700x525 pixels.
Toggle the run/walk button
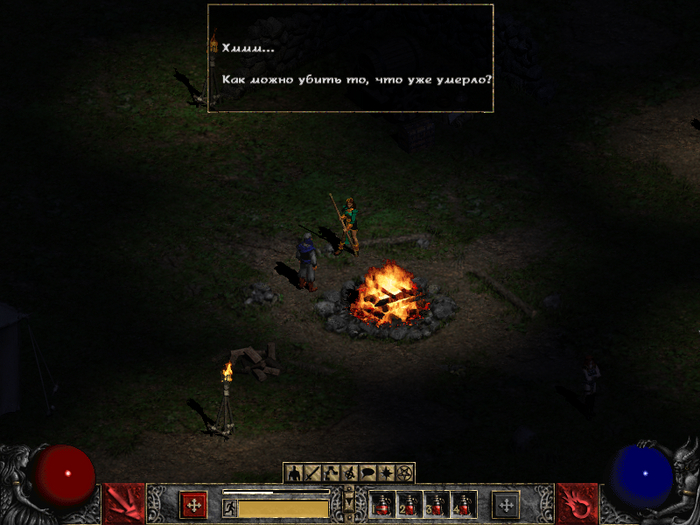(x=229, y=508)
